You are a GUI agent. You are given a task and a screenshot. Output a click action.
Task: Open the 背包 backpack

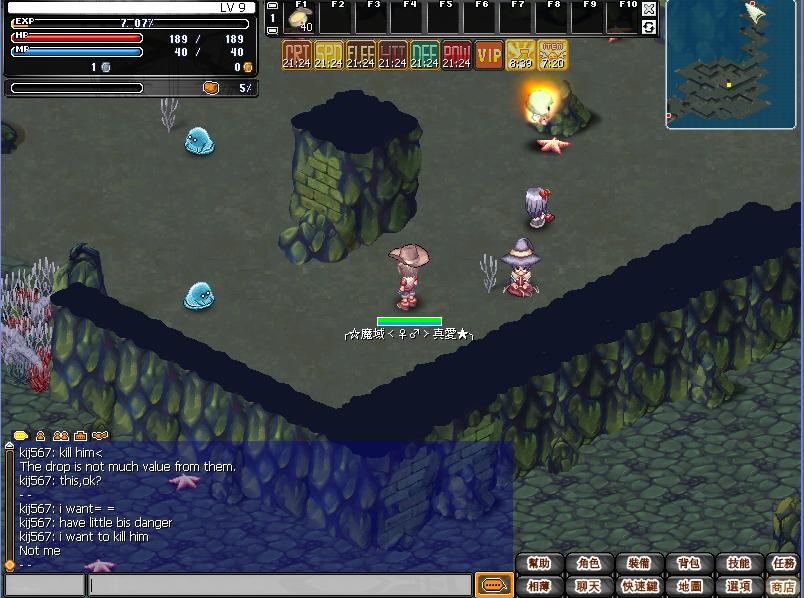pos(688,564)
